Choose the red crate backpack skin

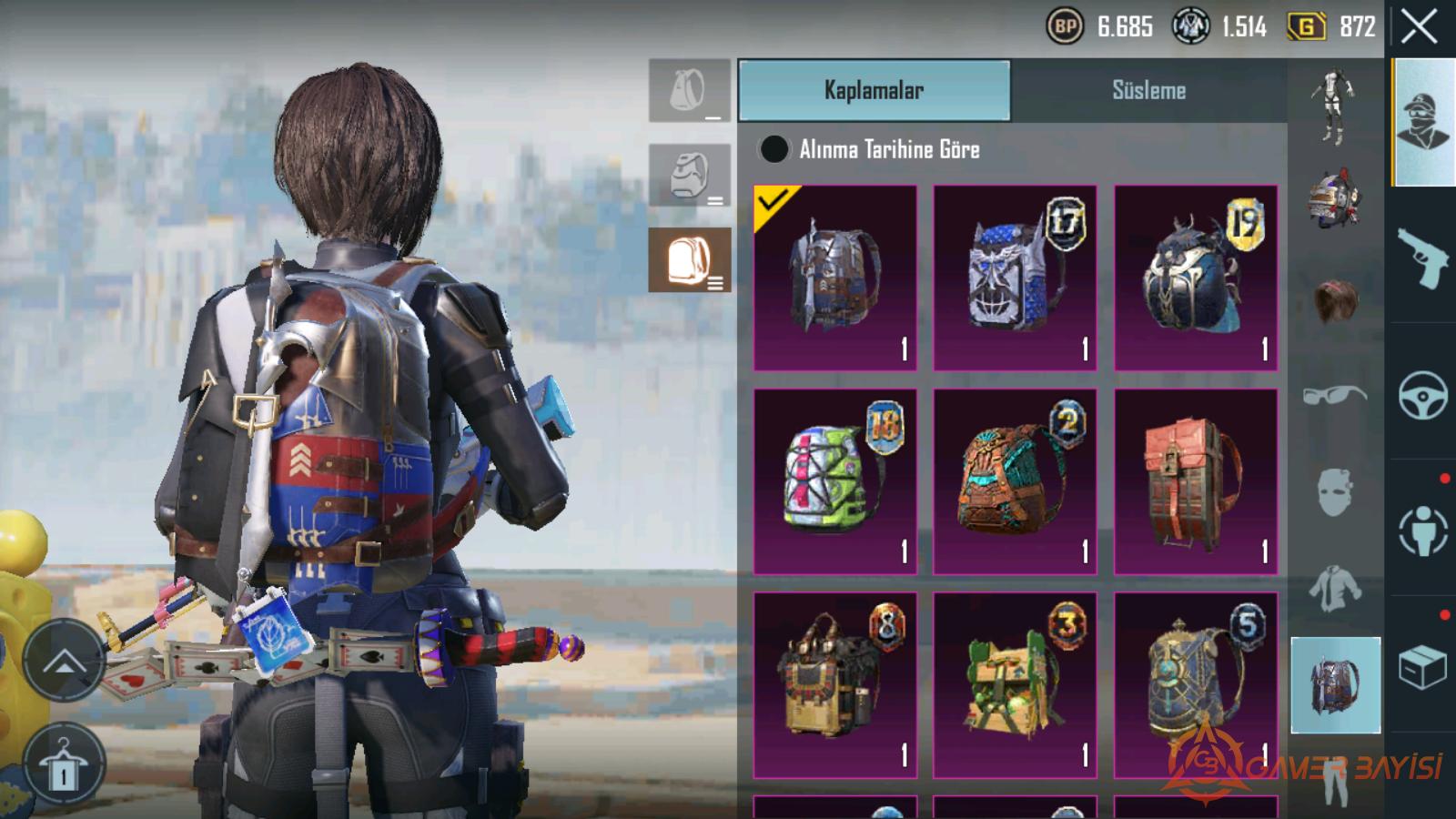[1196, 481]
